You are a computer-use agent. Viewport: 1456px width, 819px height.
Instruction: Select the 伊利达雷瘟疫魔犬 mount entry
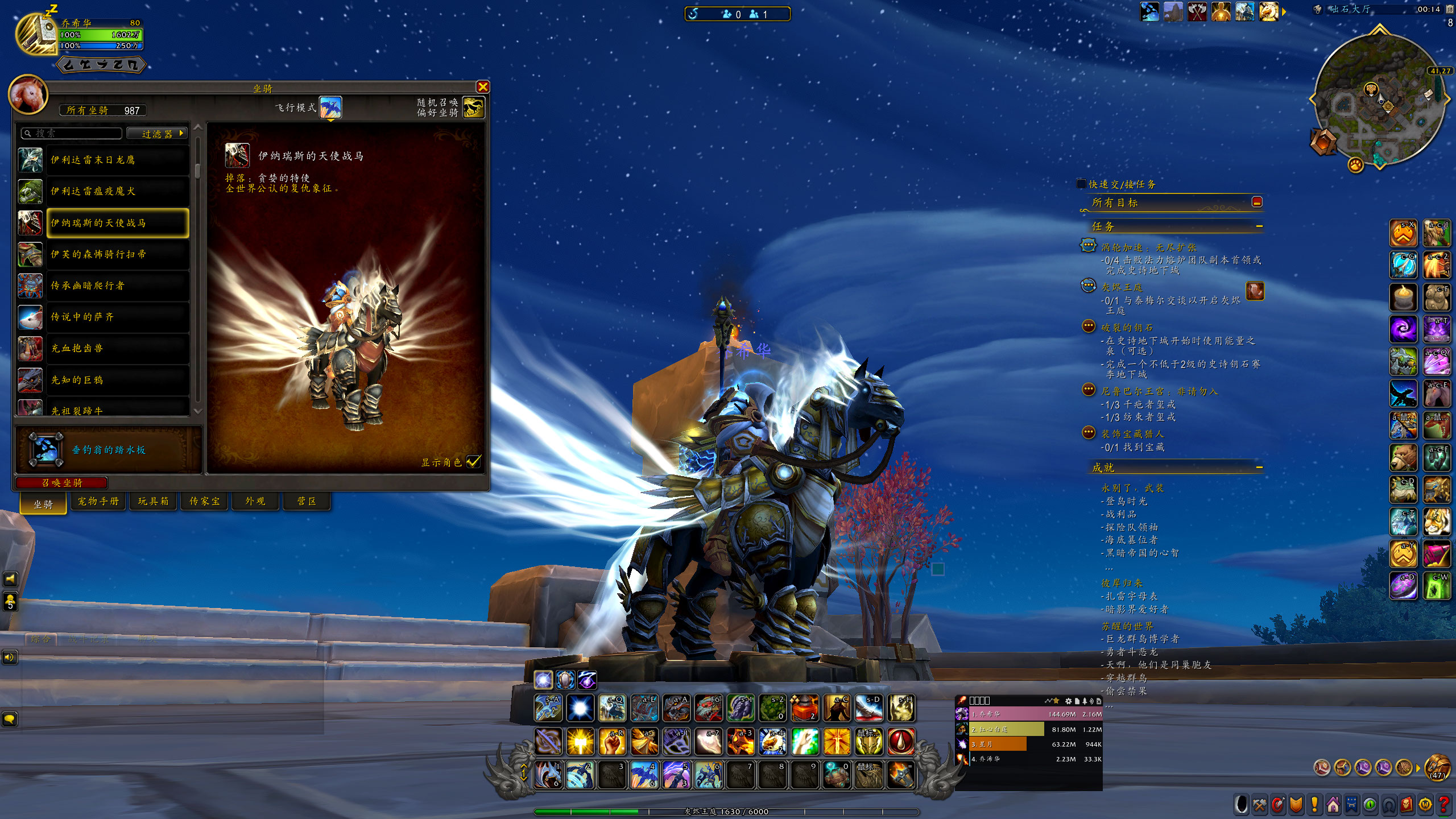click(x=104, y=191)
